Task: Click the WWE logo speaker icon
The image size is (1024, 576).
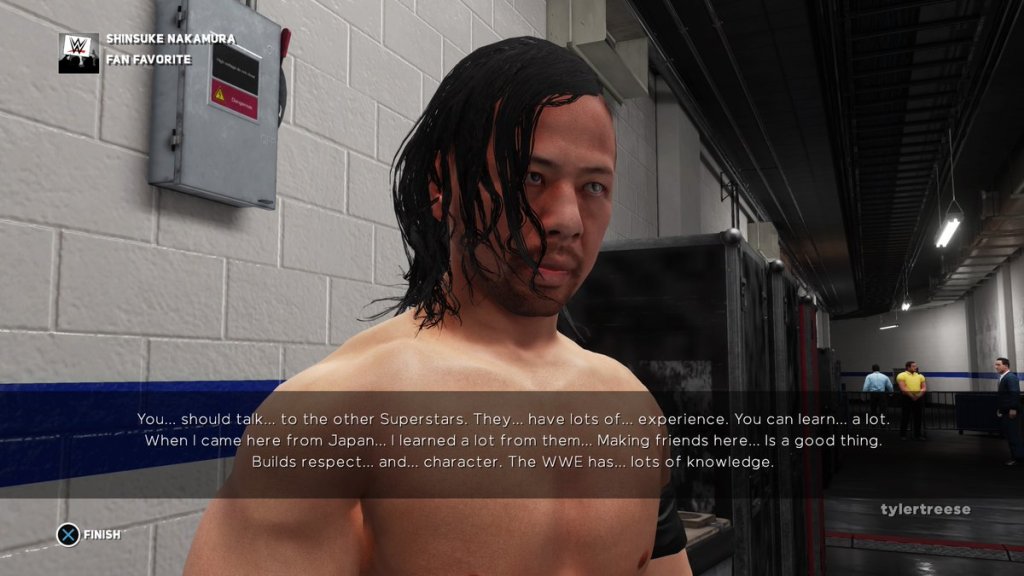Action: 79,52
